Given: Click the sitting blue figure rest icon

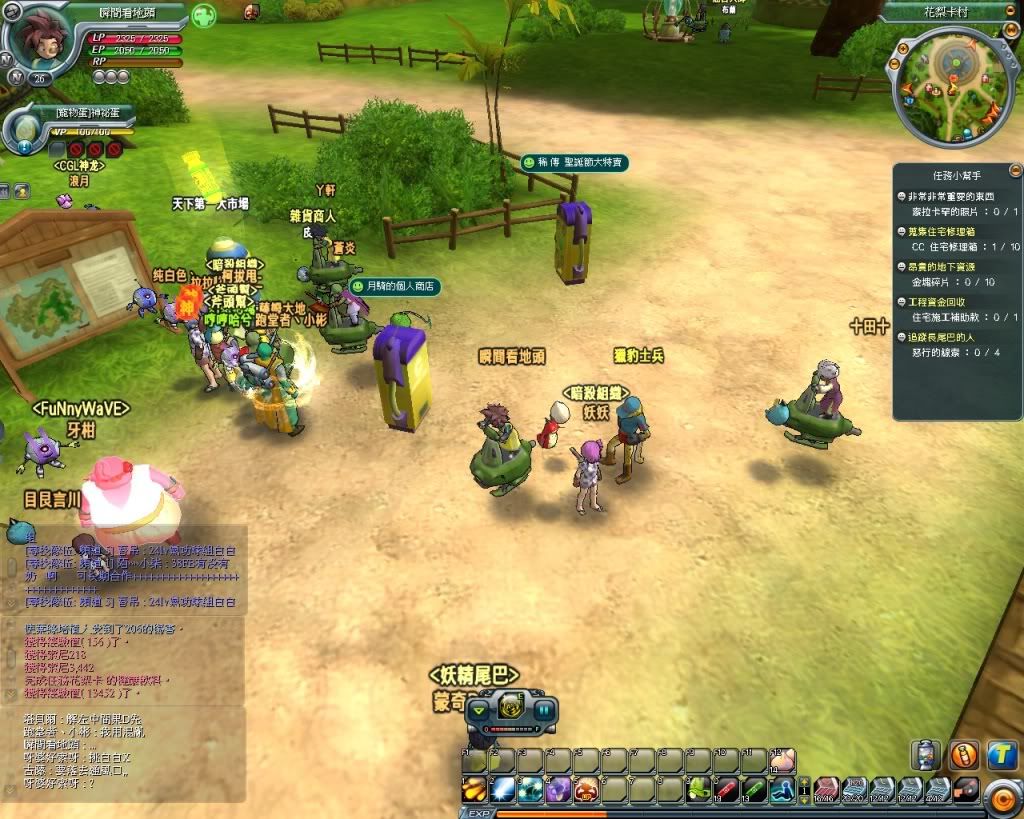Looking at the screenshot, I should tap(782, 789).
